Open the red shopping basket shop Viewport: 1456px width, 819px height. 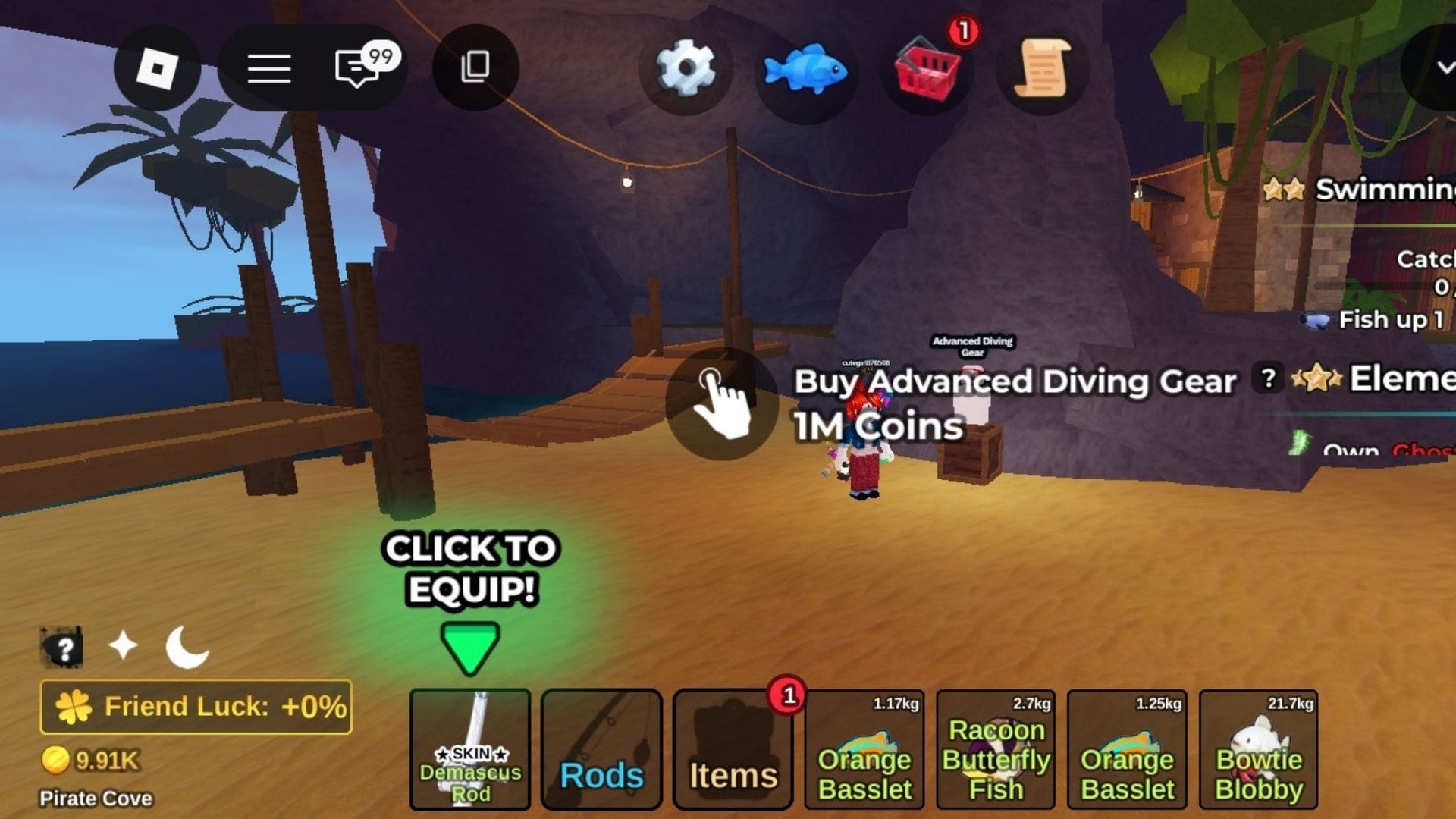(927, 70)
